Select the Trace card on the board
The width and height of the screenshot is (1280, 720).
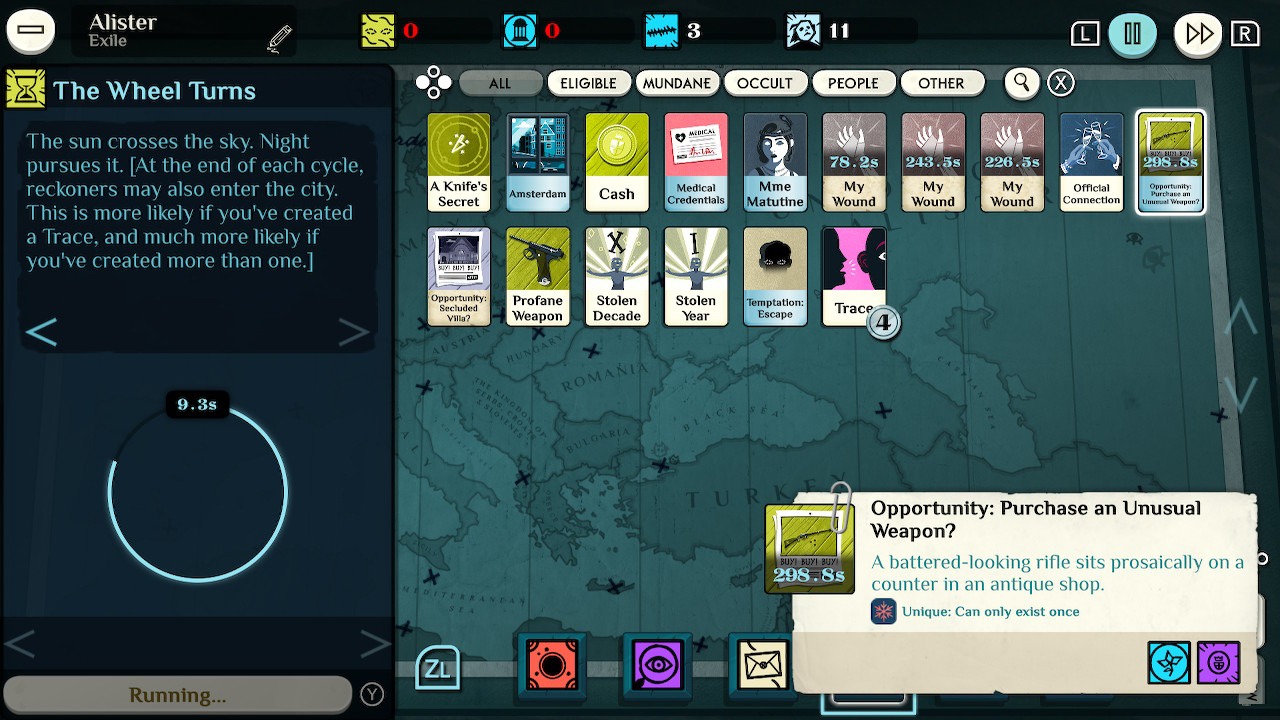[x=854, y=276]
